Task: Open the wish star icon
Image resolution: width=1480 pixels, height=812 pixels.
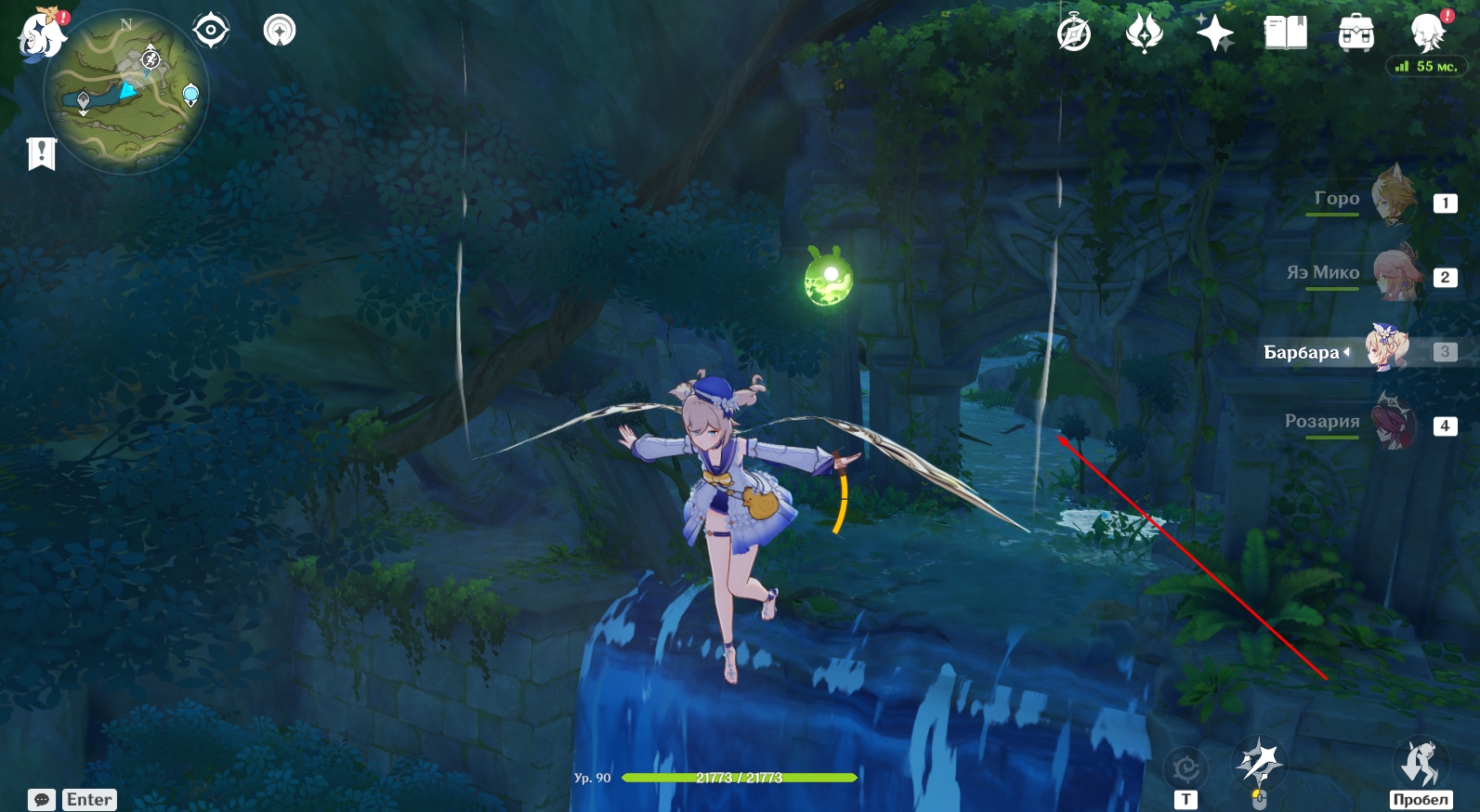Action: pyautogui.click(x=1214, y=33)
